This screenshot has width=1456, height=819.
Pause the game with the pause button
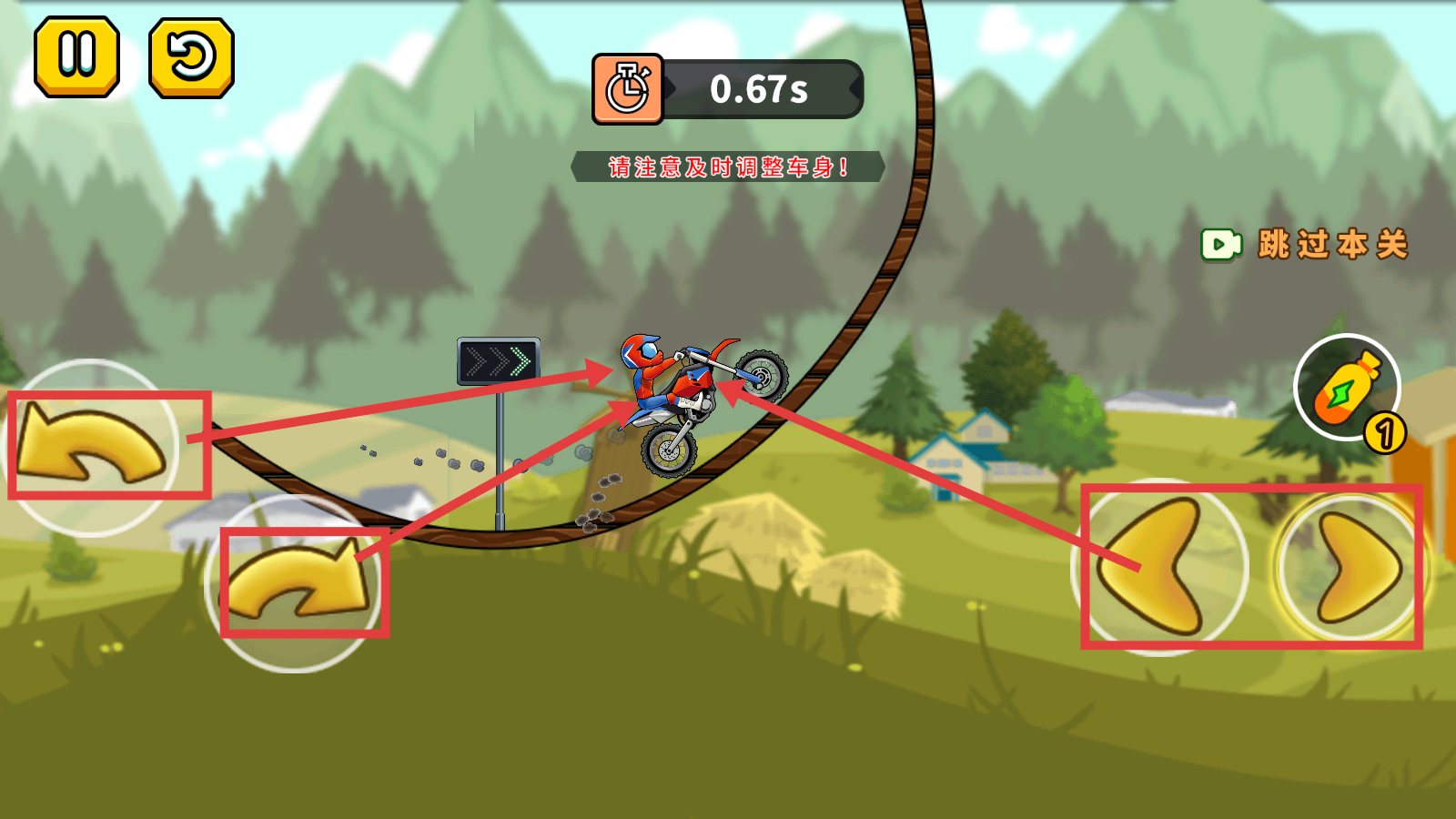coord(77,56)
